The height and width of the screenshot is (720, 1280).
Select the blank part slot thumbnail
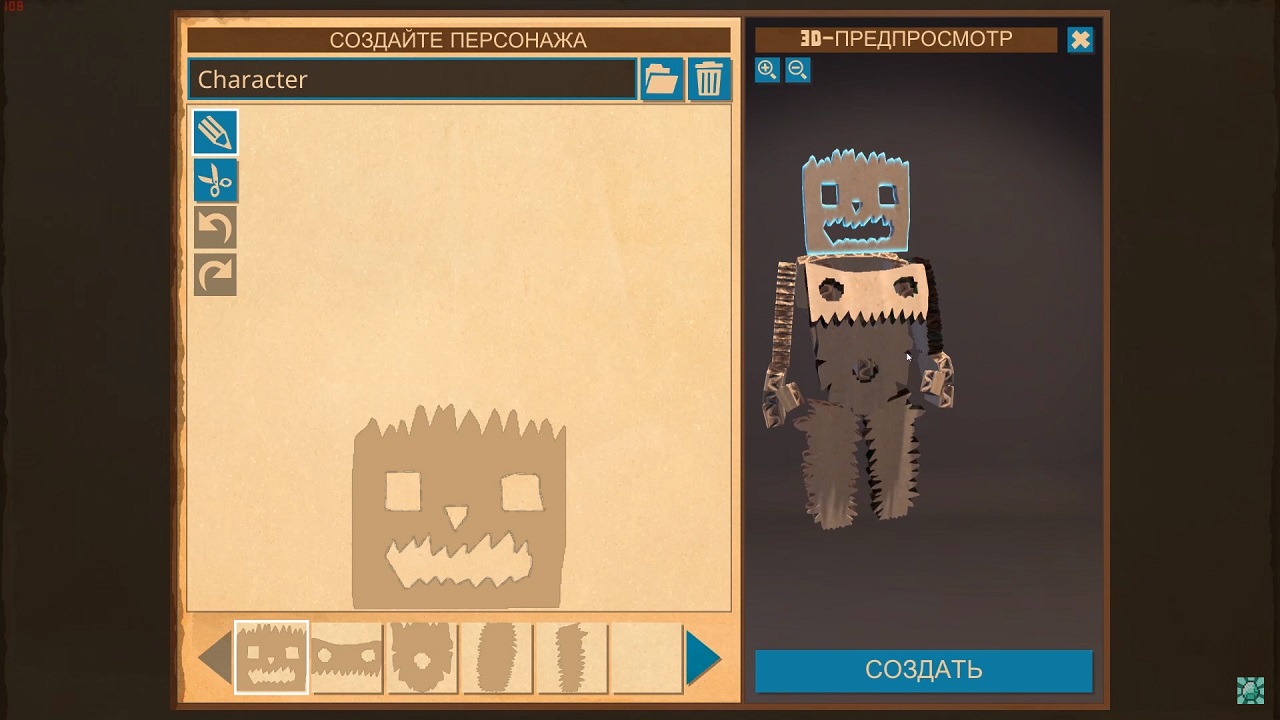(x=647, y=658)
